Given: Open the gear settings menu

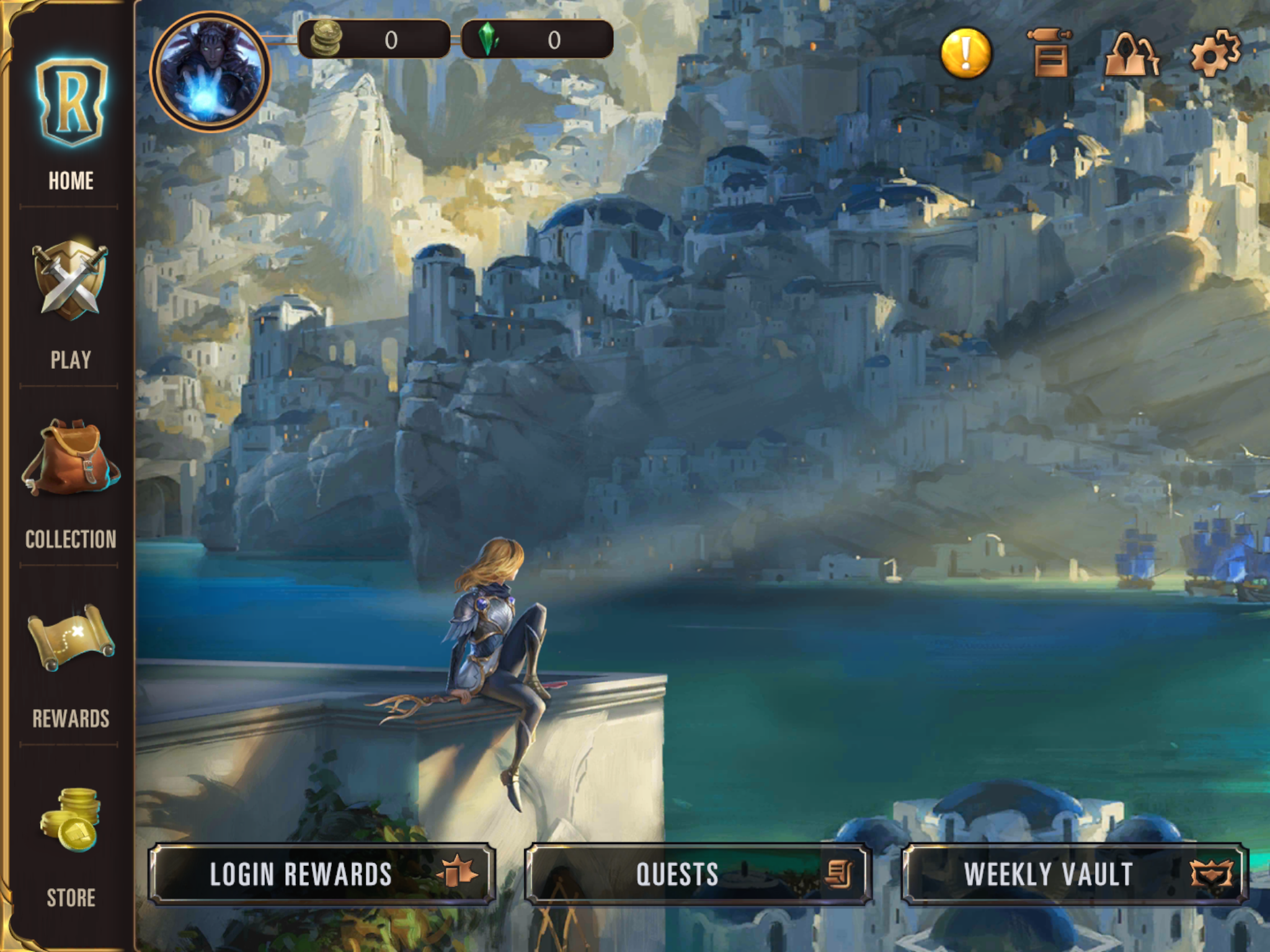Looking at the screenshot, I should coord(1215,53).
